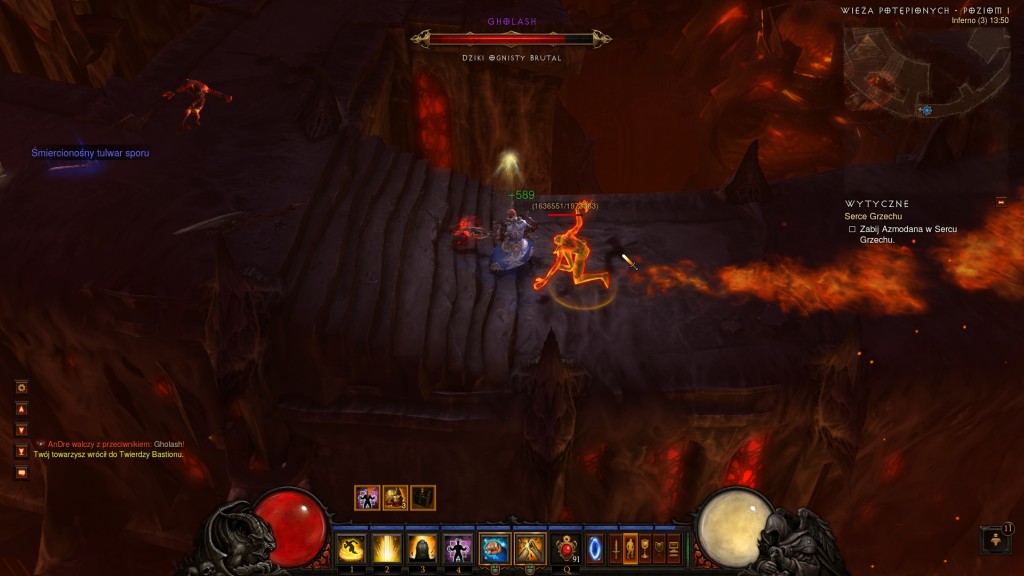Cast the purple silhouette skill in slot 4
Screen dimensions: 1024x576
[458, 548]
